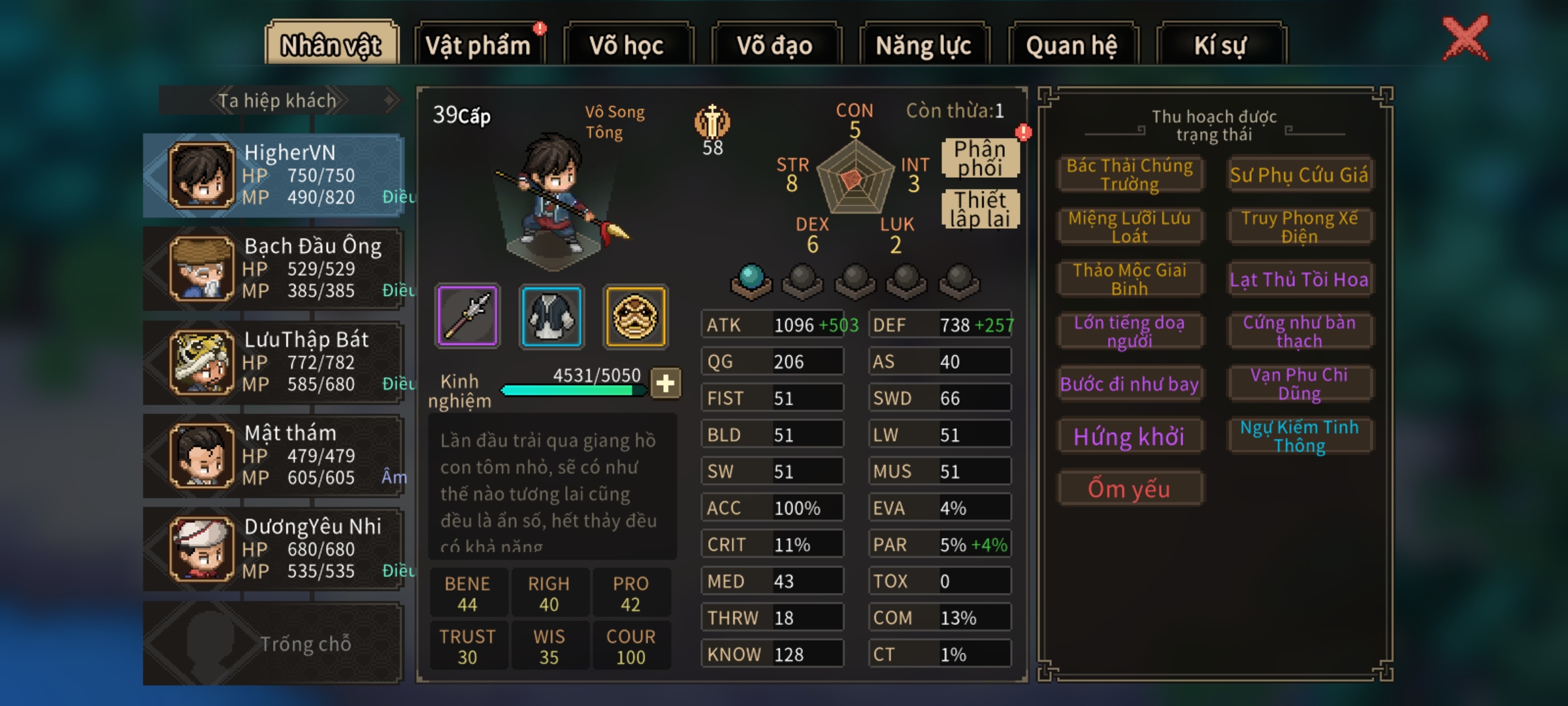Screen dimensions: 1568x706
Task: Switch to the Vật phẩm tab
Action: 479,44
